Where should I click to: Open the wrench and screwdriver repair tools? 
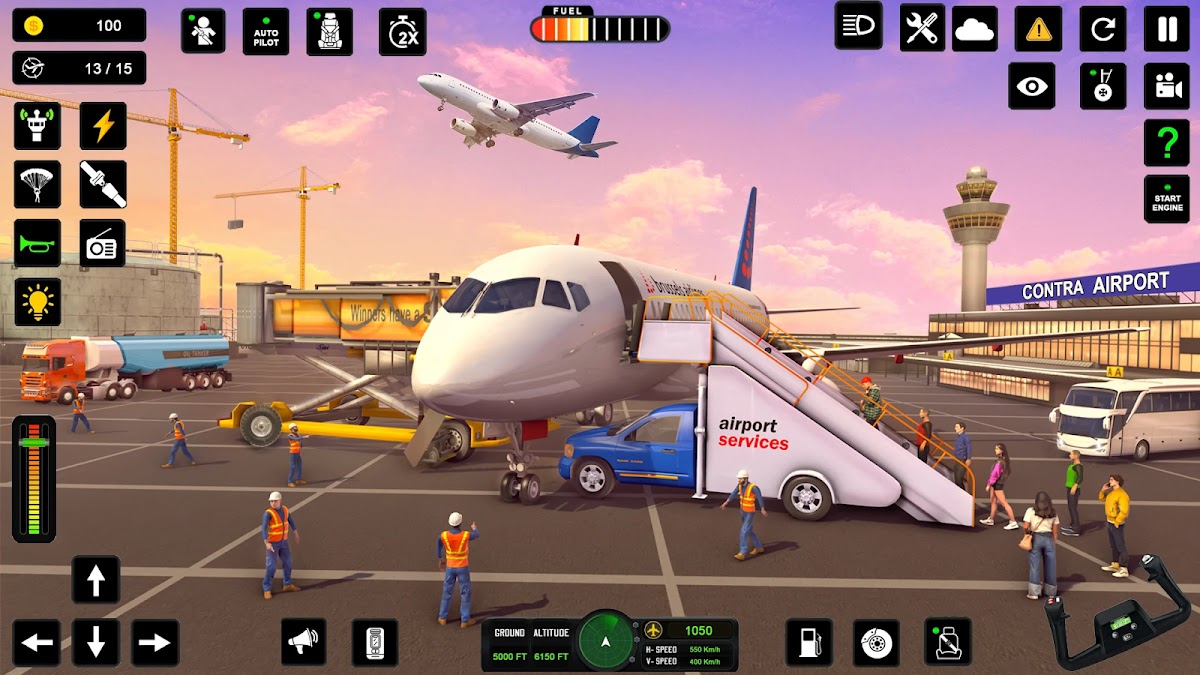(x=922, y=27)
